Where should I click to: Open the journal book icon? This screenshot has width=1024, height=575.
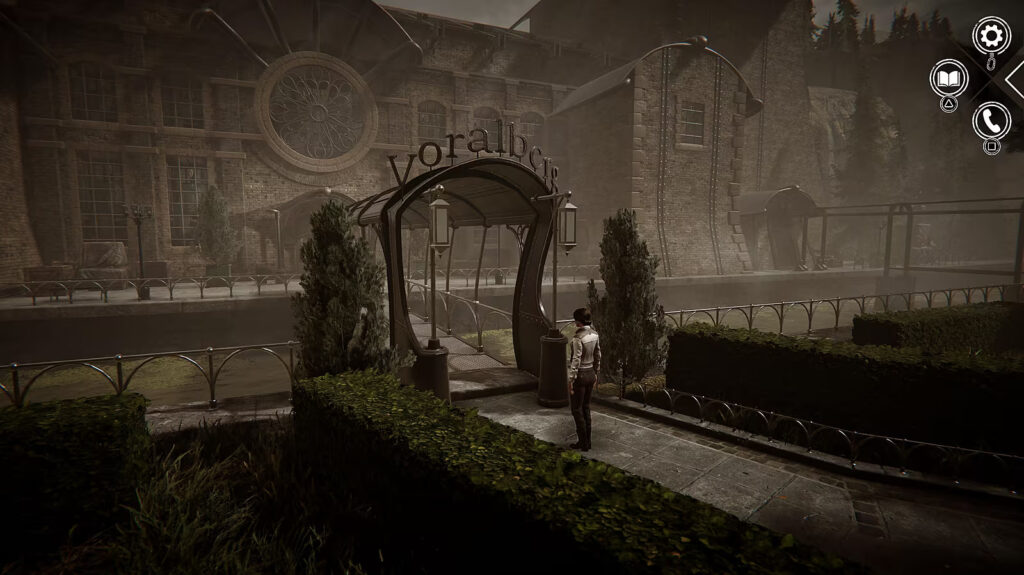click(949, 78)
